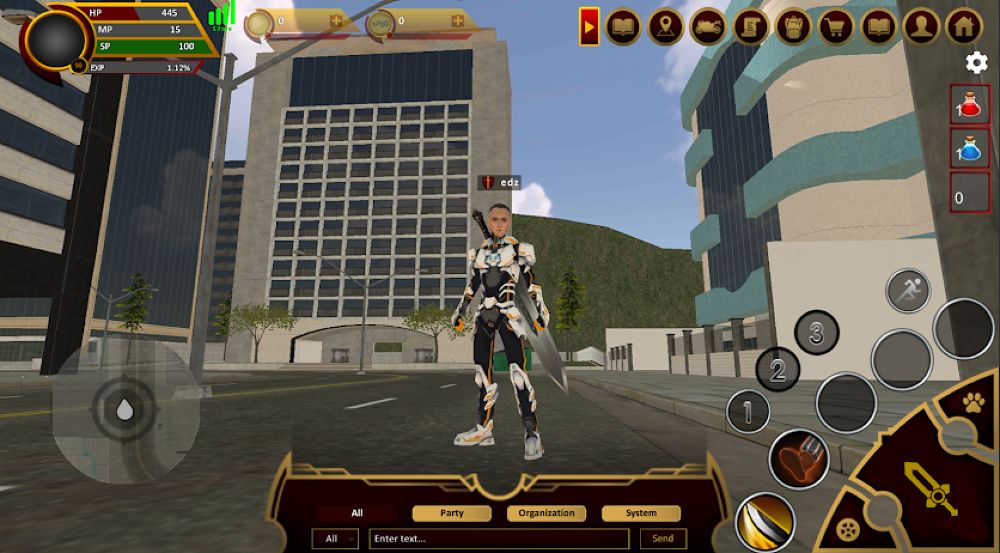The width and height of the screenshot is (1000, 553).
Task: Activate the claw strike skill
Action: click(x=796, y=460)
